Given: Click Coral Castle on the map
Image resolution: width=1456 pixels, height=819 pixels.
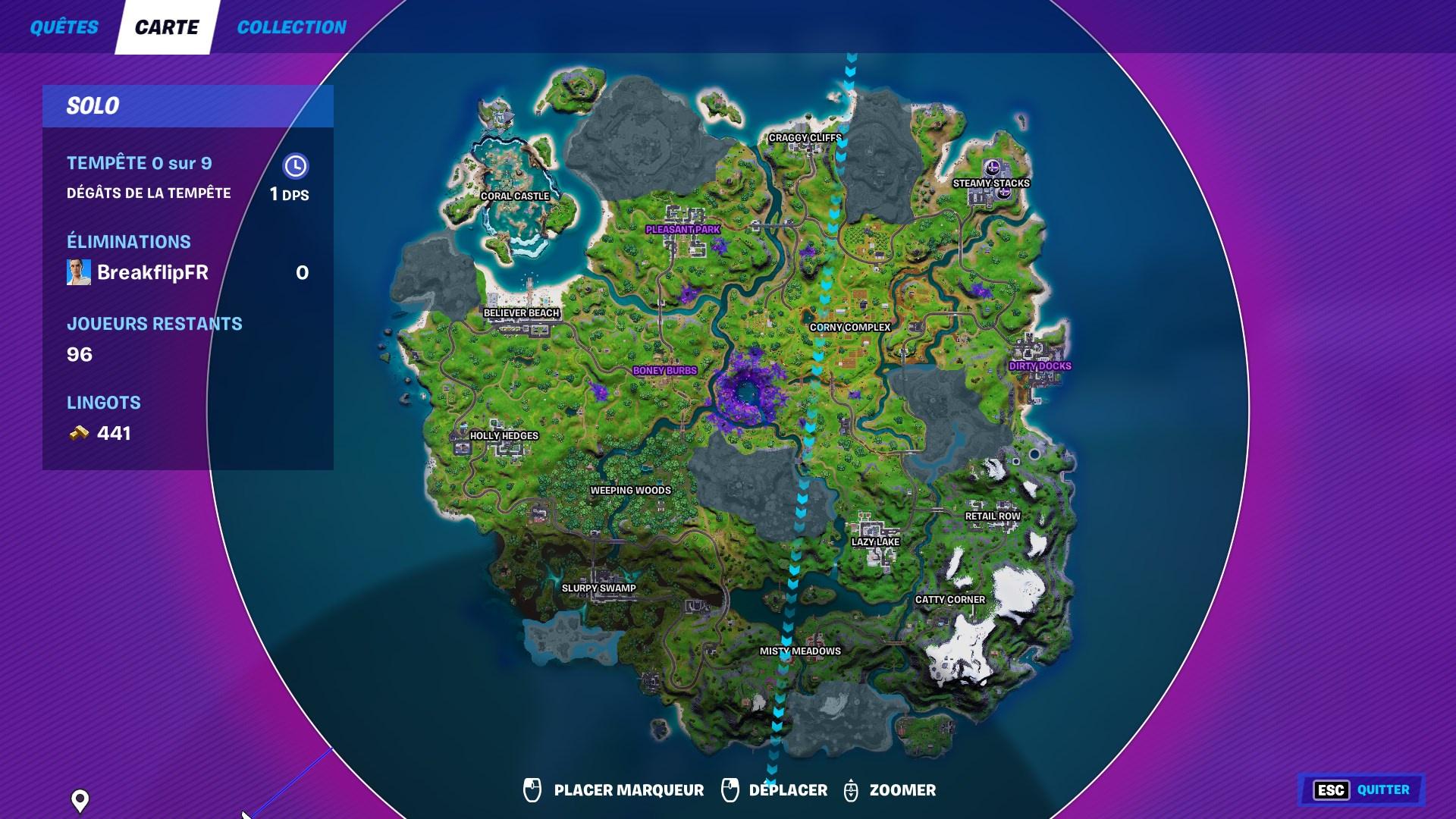Looking at the screenshot, I should tap(514, 196).
